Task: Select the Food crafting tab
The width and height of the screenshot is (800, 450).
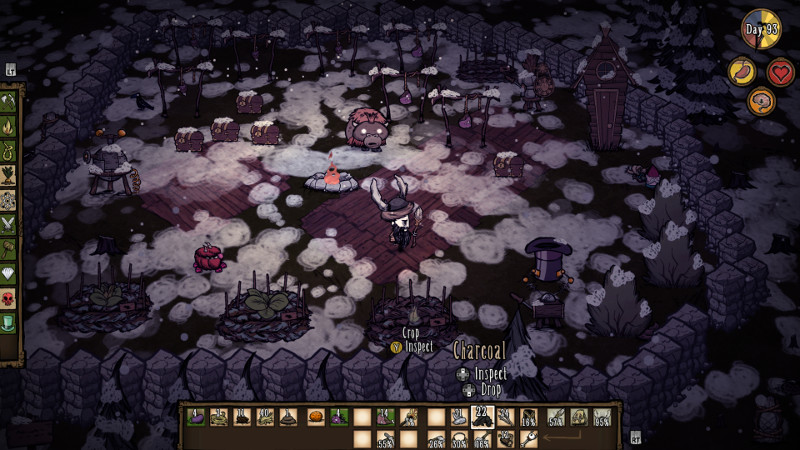Action: pyautogui.click(x=10, y=176)
